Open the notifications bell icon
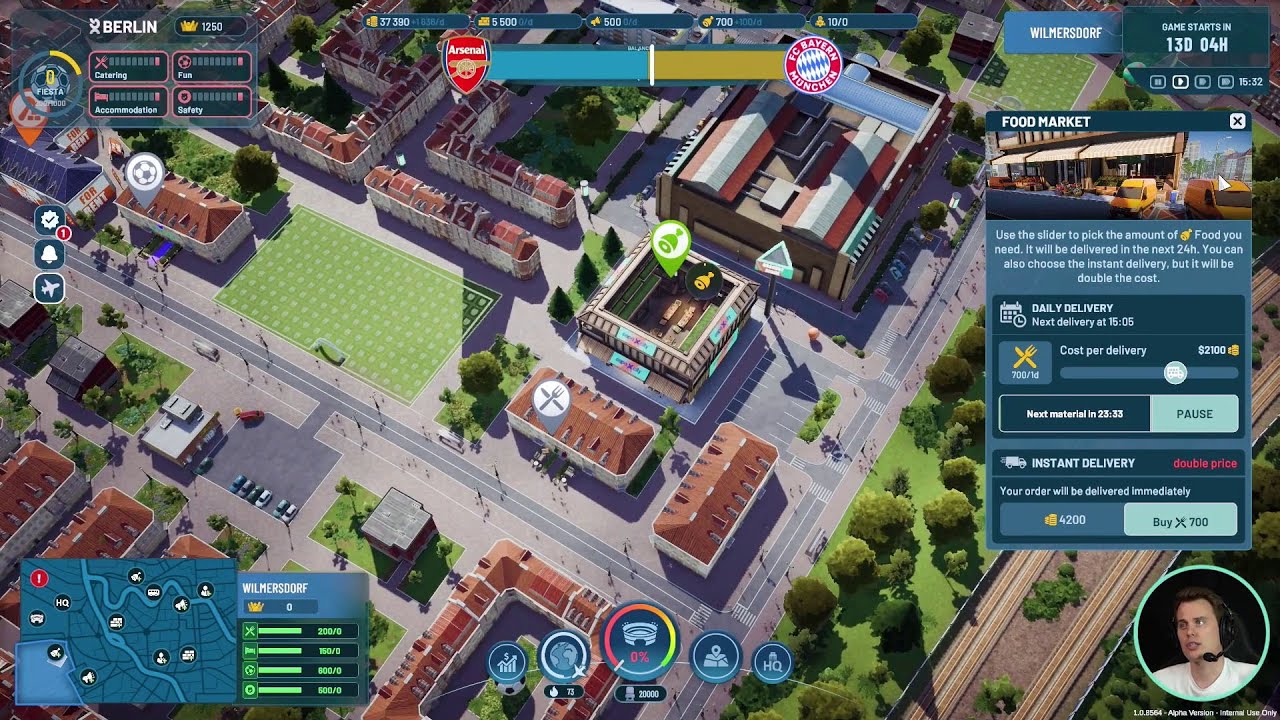Image resolution: width=1280 pixels, height=720 pixels. [x=49, y=254]
